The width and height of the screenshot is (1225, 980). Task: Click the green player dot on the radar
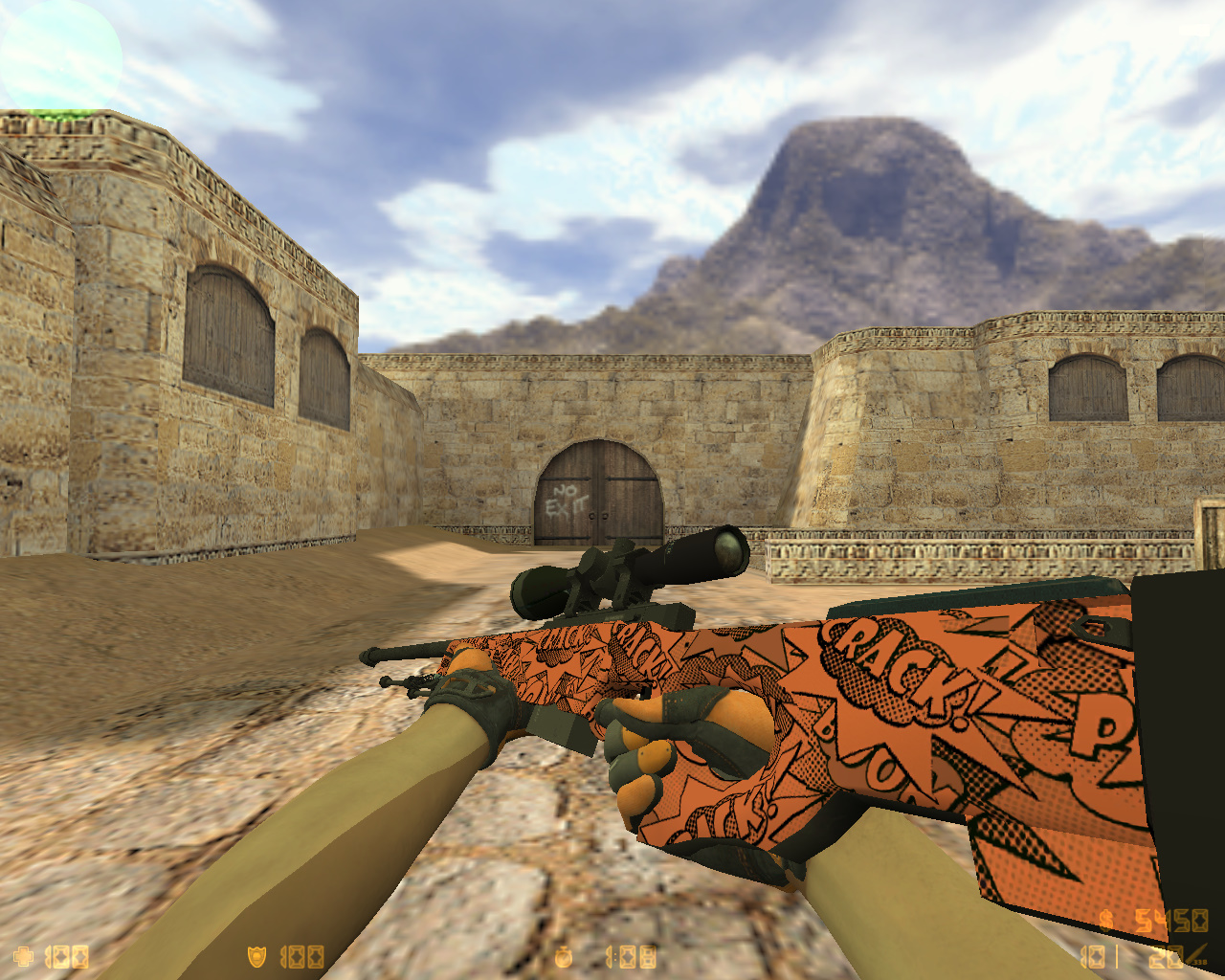[x=59, y=113]
